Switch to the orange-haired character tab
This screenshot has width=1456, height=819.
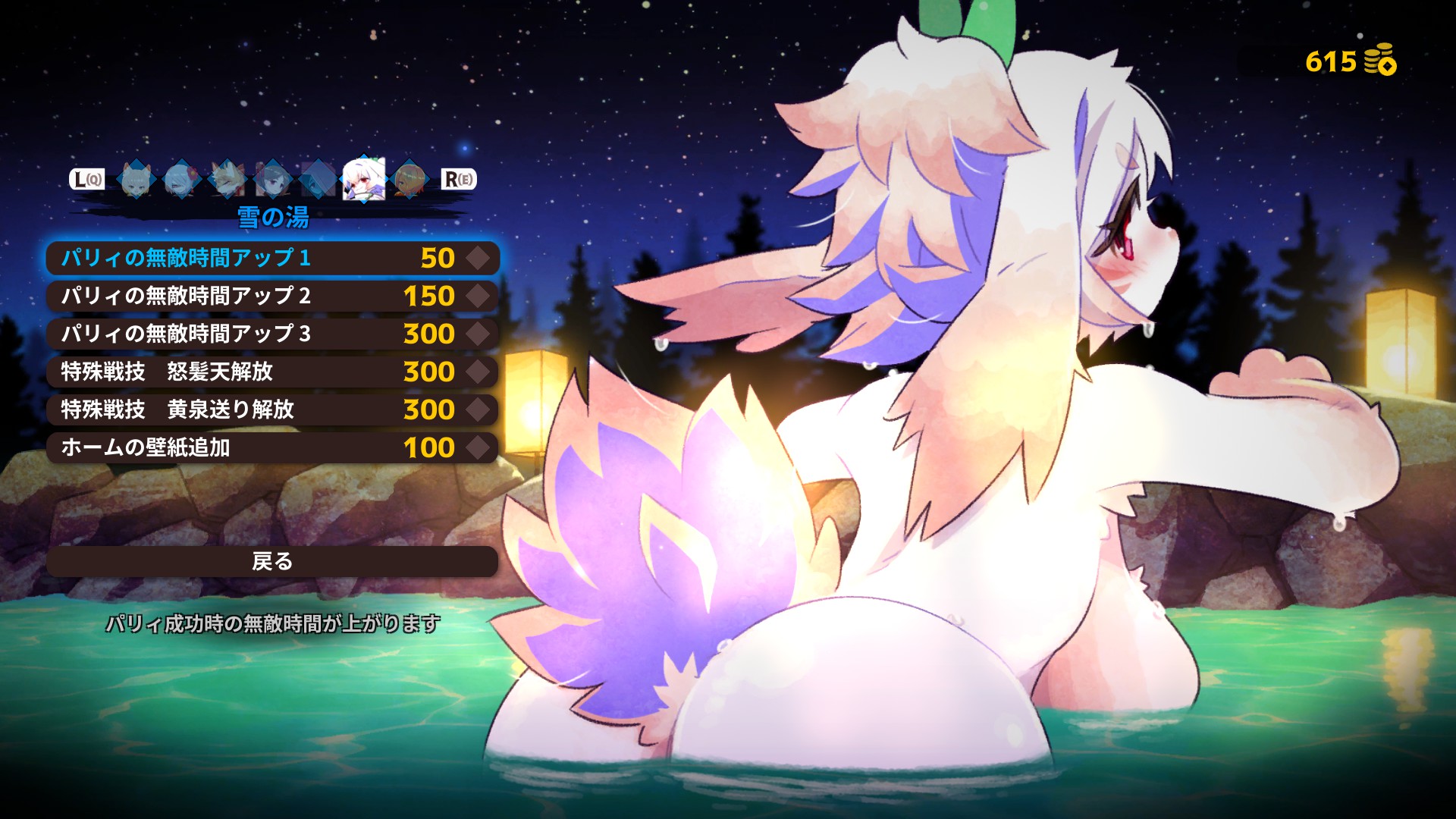click(409, 180)
